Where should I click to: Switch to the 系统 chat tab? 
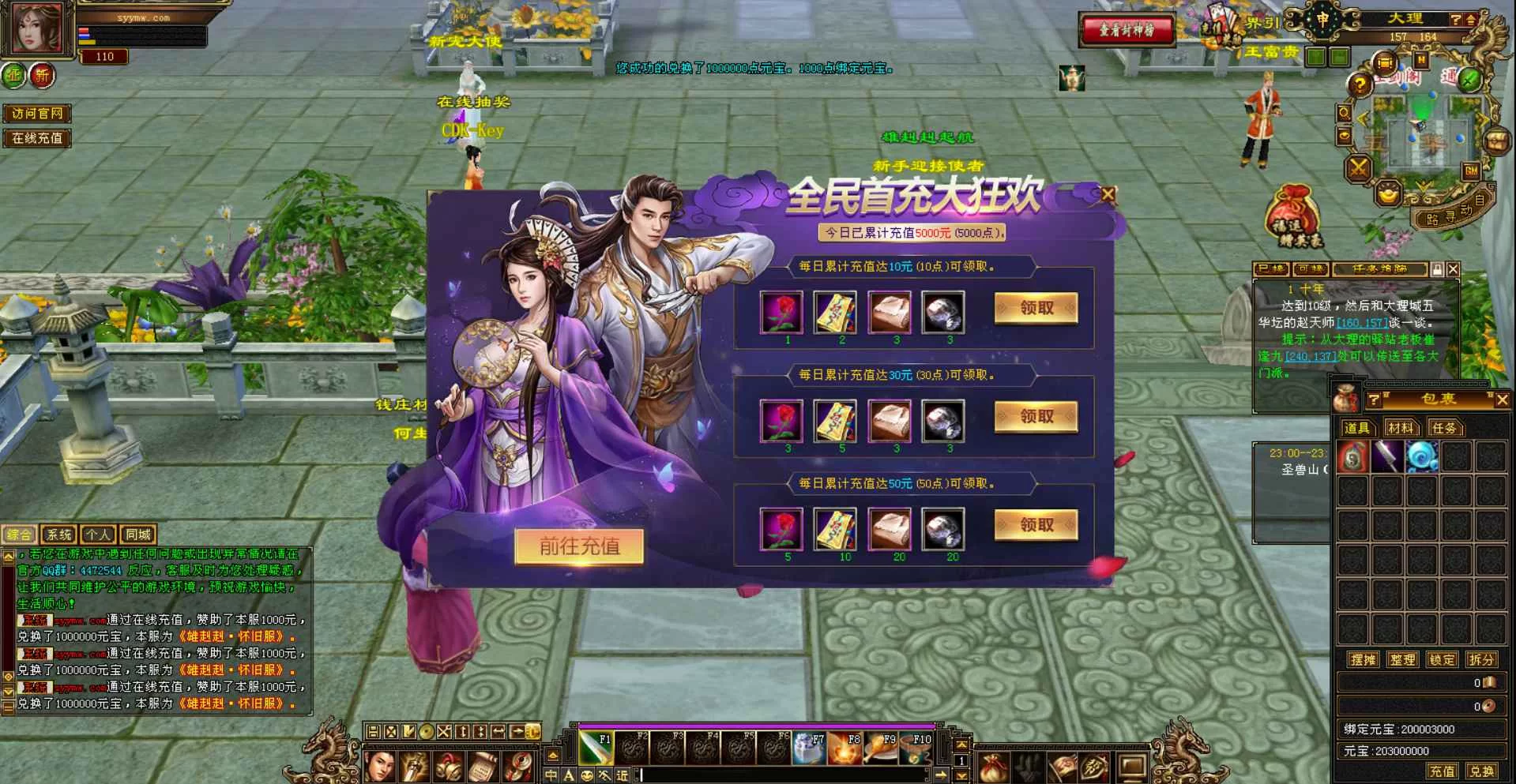[x=59, y=534]
